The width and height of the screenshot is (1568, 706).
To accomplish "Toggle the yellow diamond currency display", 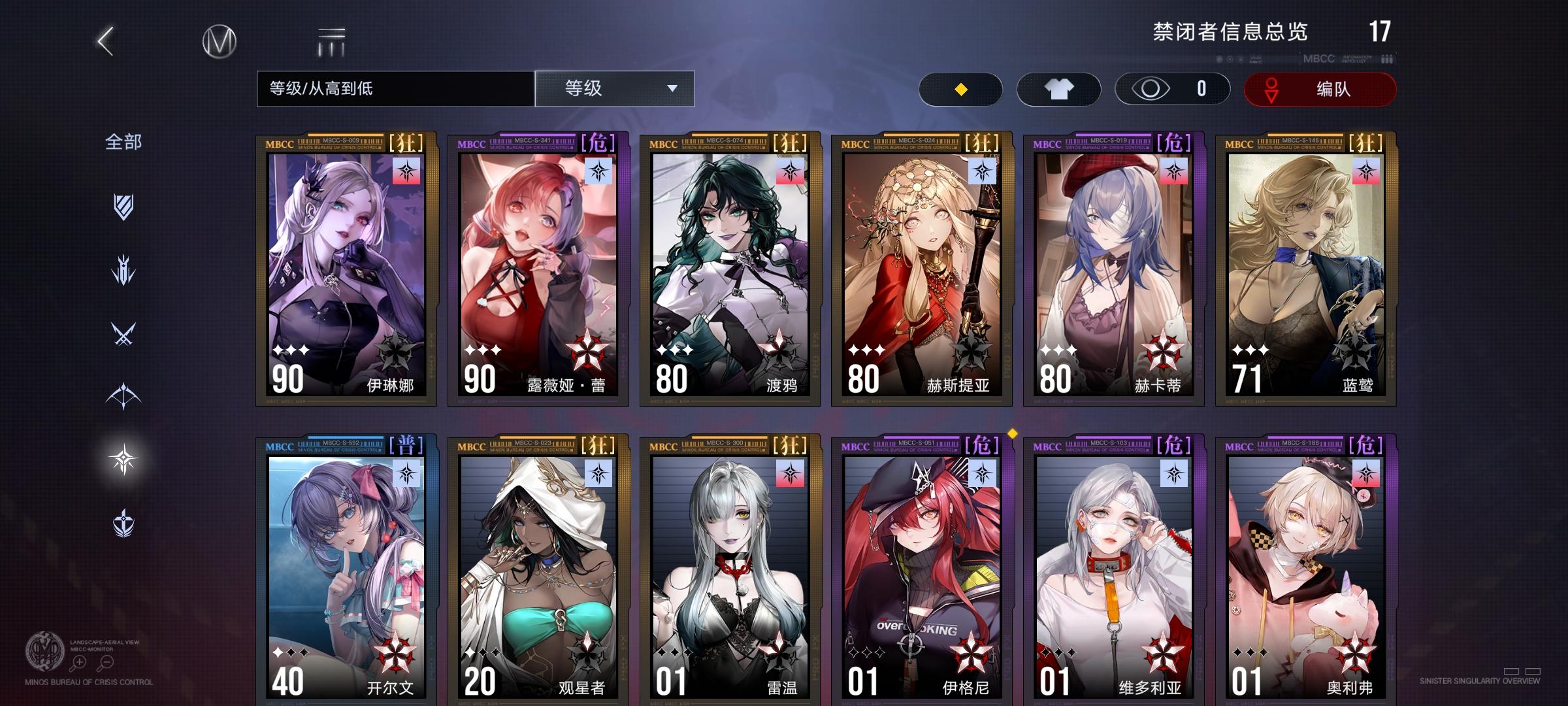I will [960, 89].
